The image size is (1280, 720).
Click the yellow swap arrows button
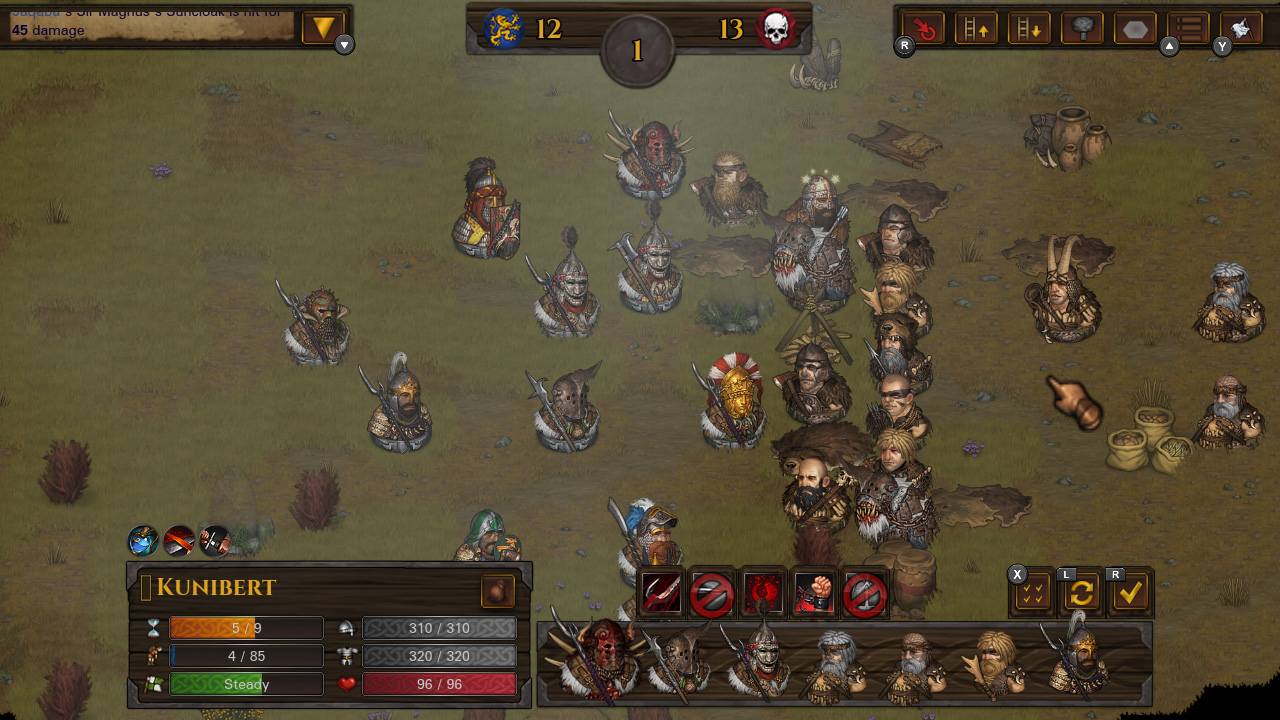tap(1084, 592)
